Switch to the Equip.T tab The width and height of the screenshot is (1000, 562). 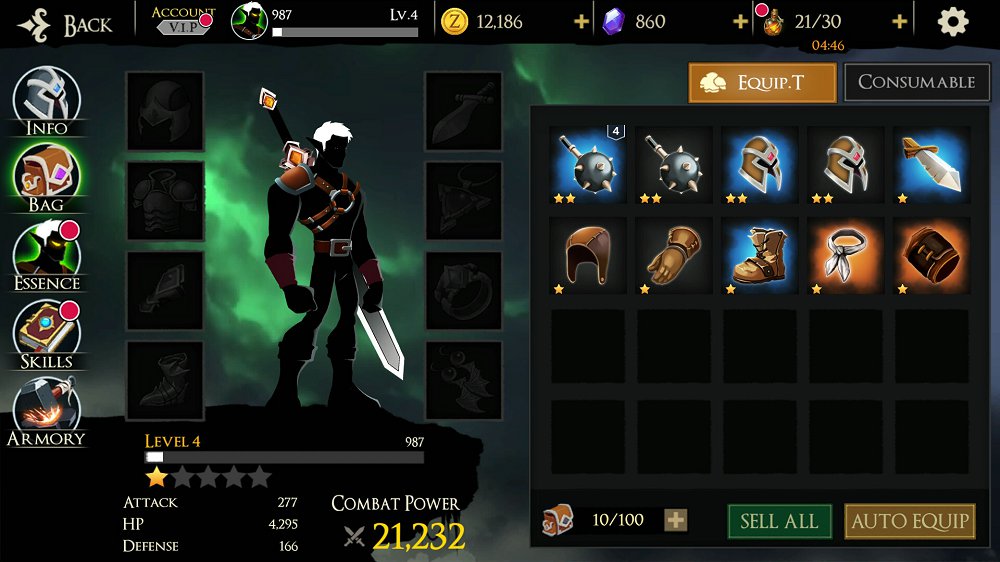(762, 83)
